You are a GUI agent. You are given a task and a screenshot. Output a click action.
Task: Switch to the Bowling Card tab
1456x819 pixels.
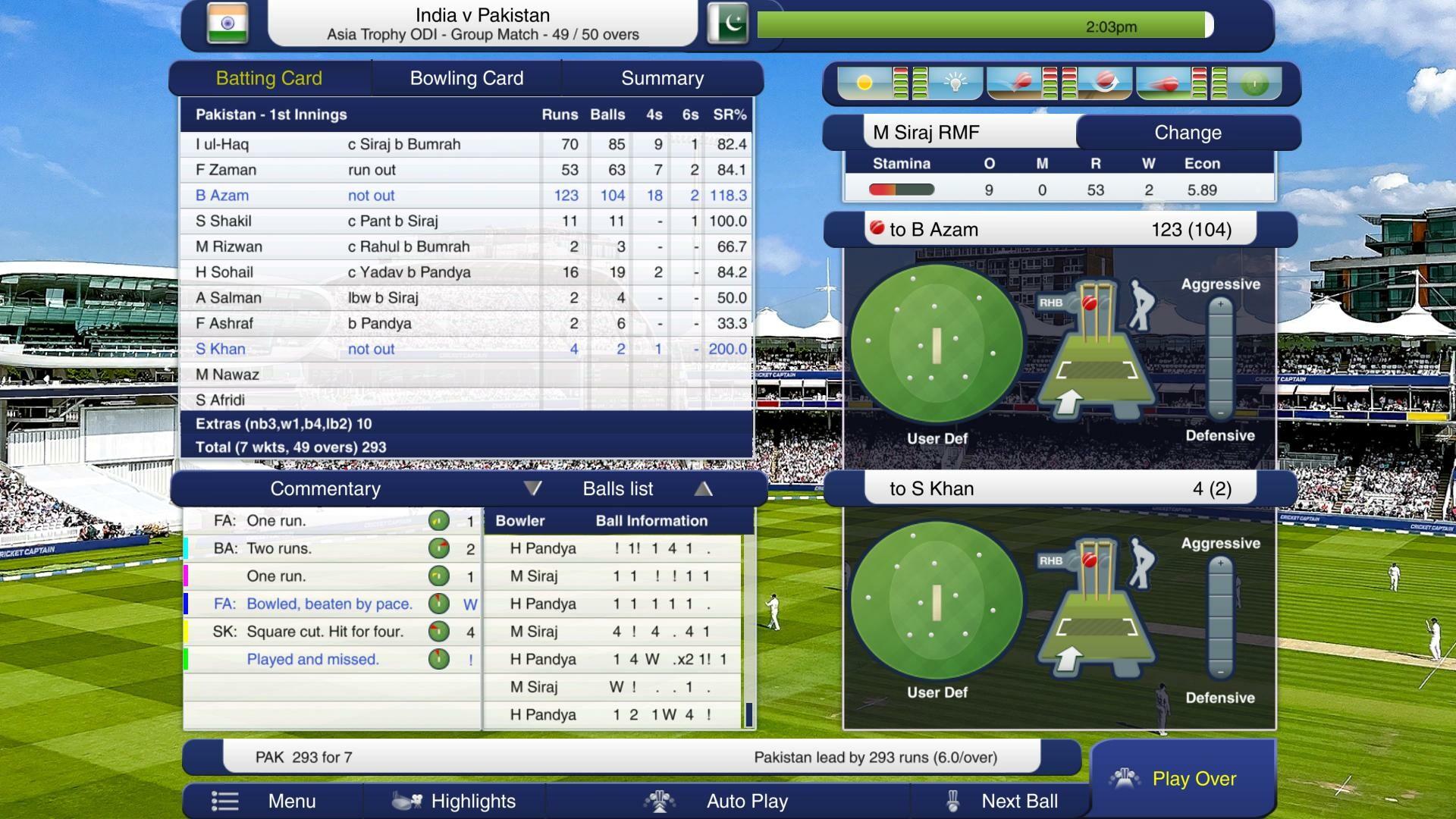pyautogui.click(x=466, y=77)
